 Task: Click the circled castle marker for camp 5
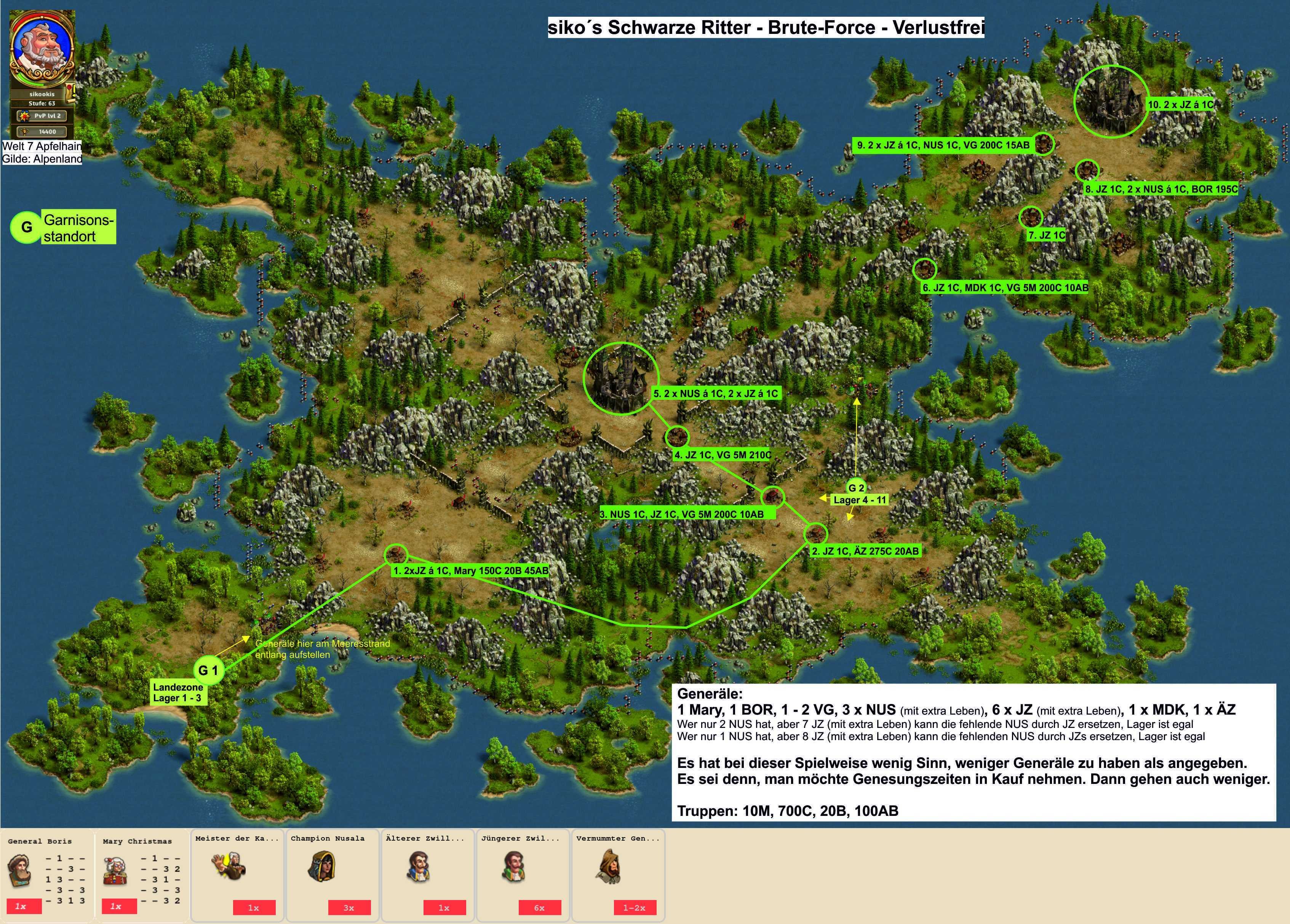(x=621, y=378)
